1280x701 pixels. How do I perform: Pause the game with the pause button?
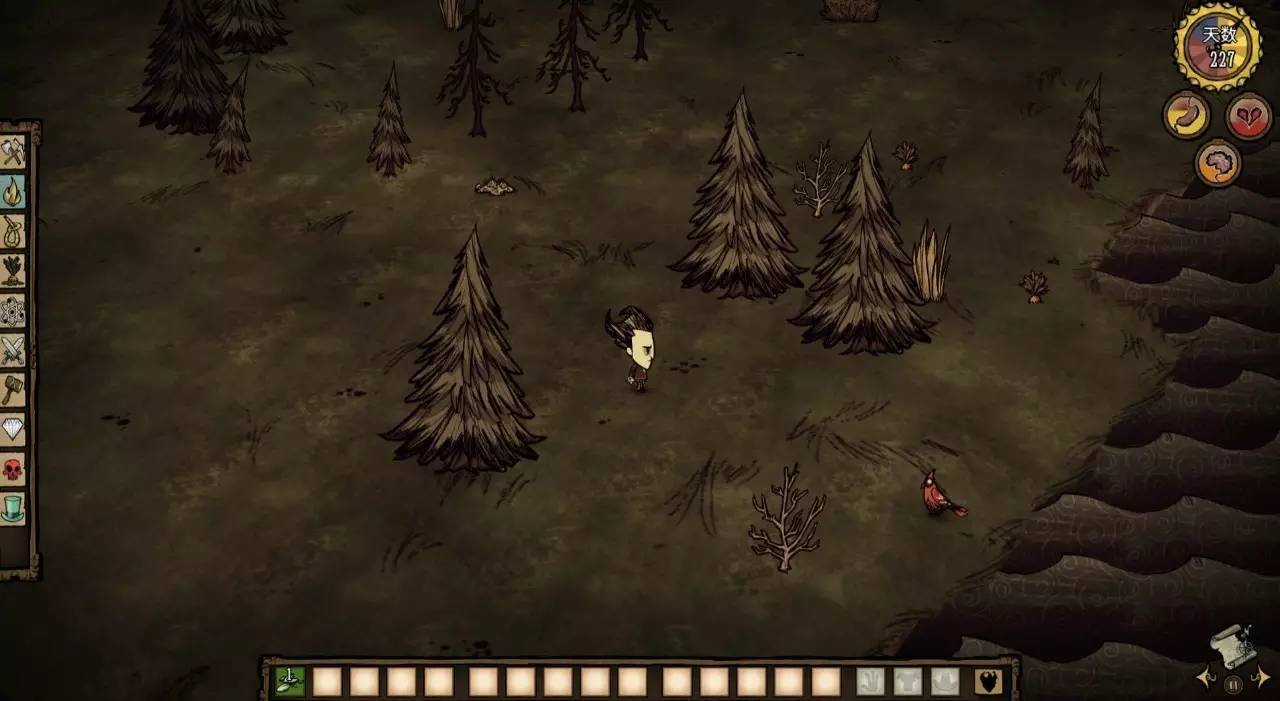(1233, 685)
